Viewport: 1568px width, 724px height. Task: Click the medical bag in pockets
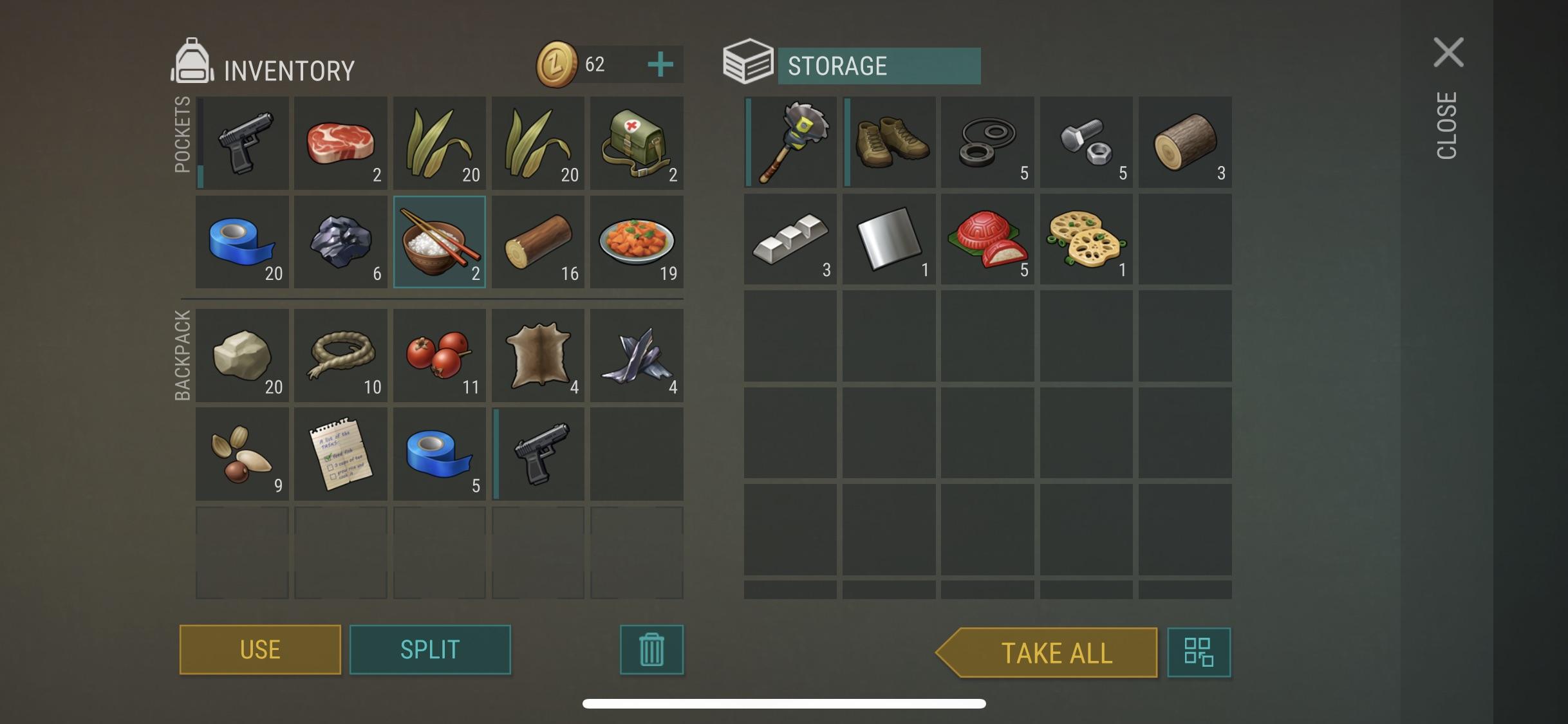click(x=636, y=143)
